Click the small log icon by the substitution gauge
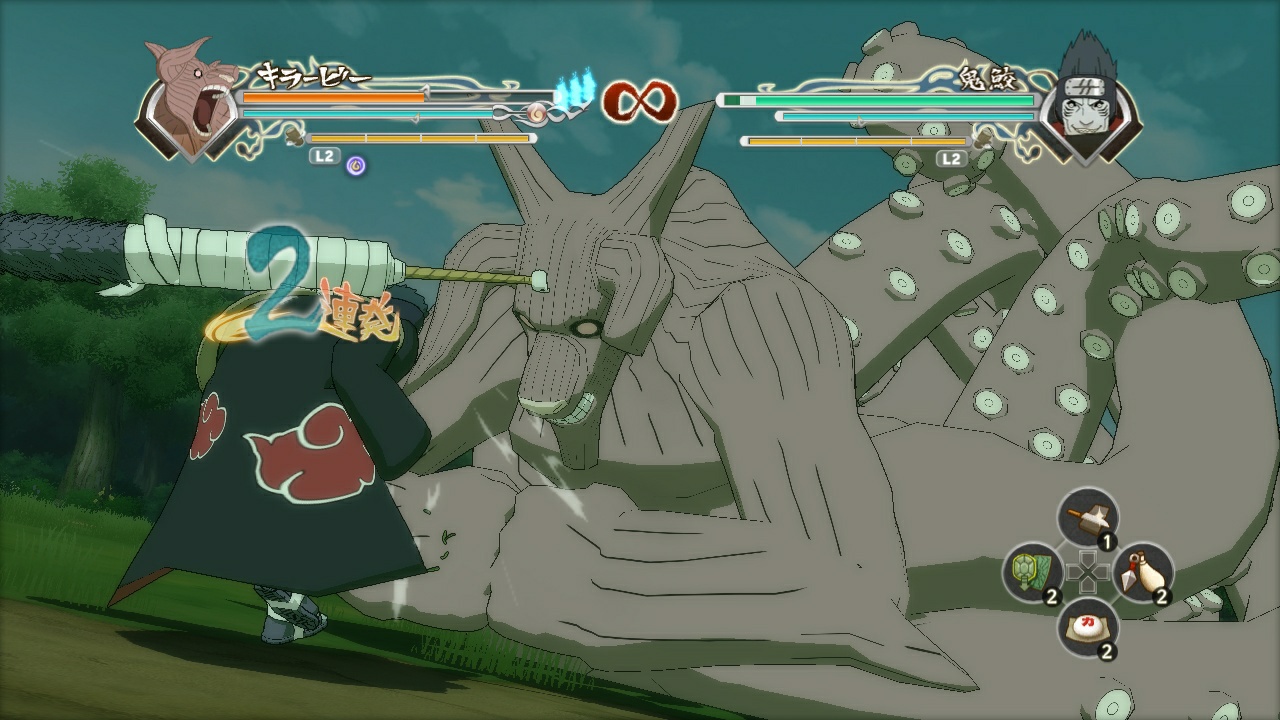 [294, 138]
